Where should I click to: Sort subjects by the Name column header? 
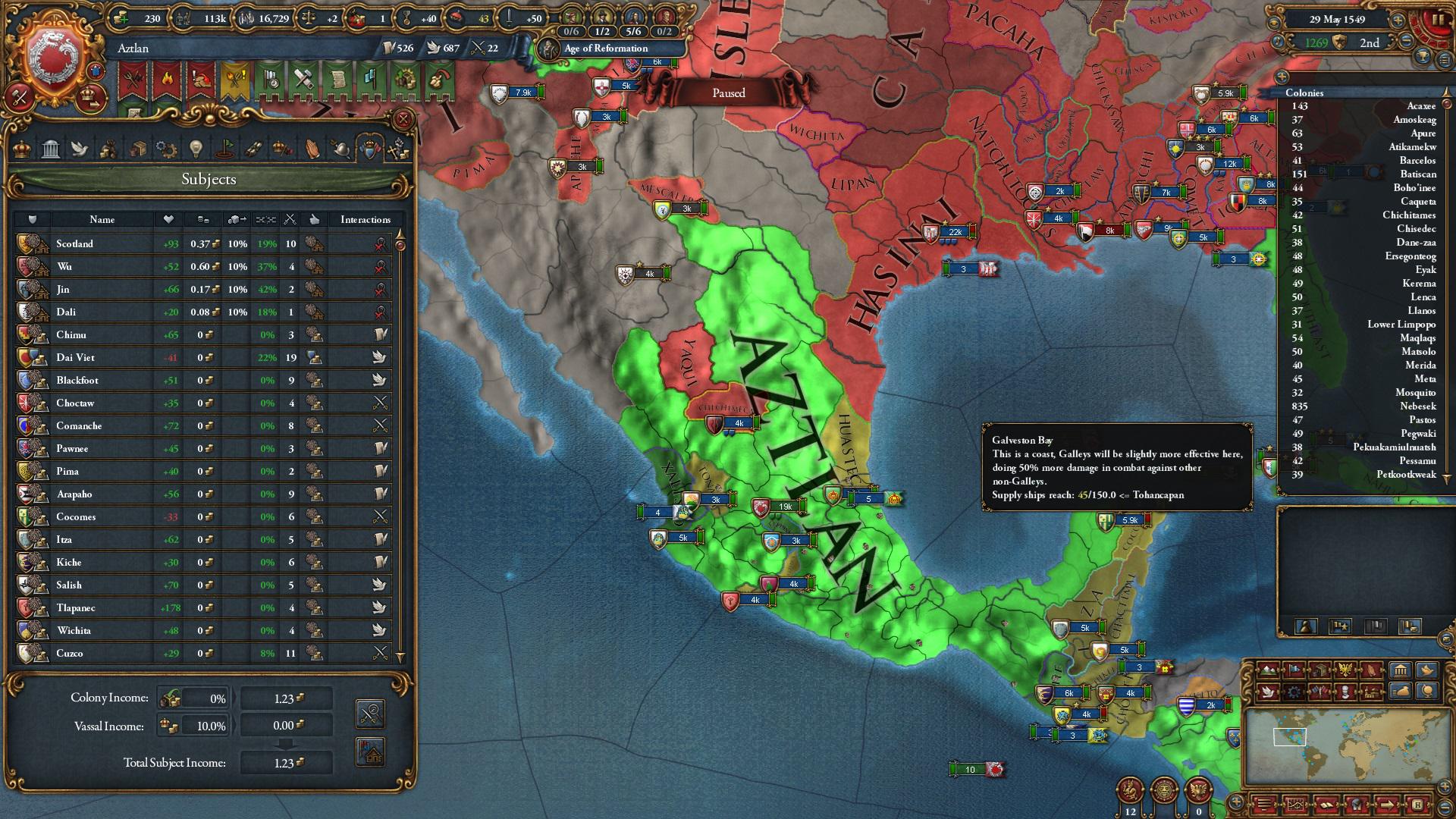[102, 219]
